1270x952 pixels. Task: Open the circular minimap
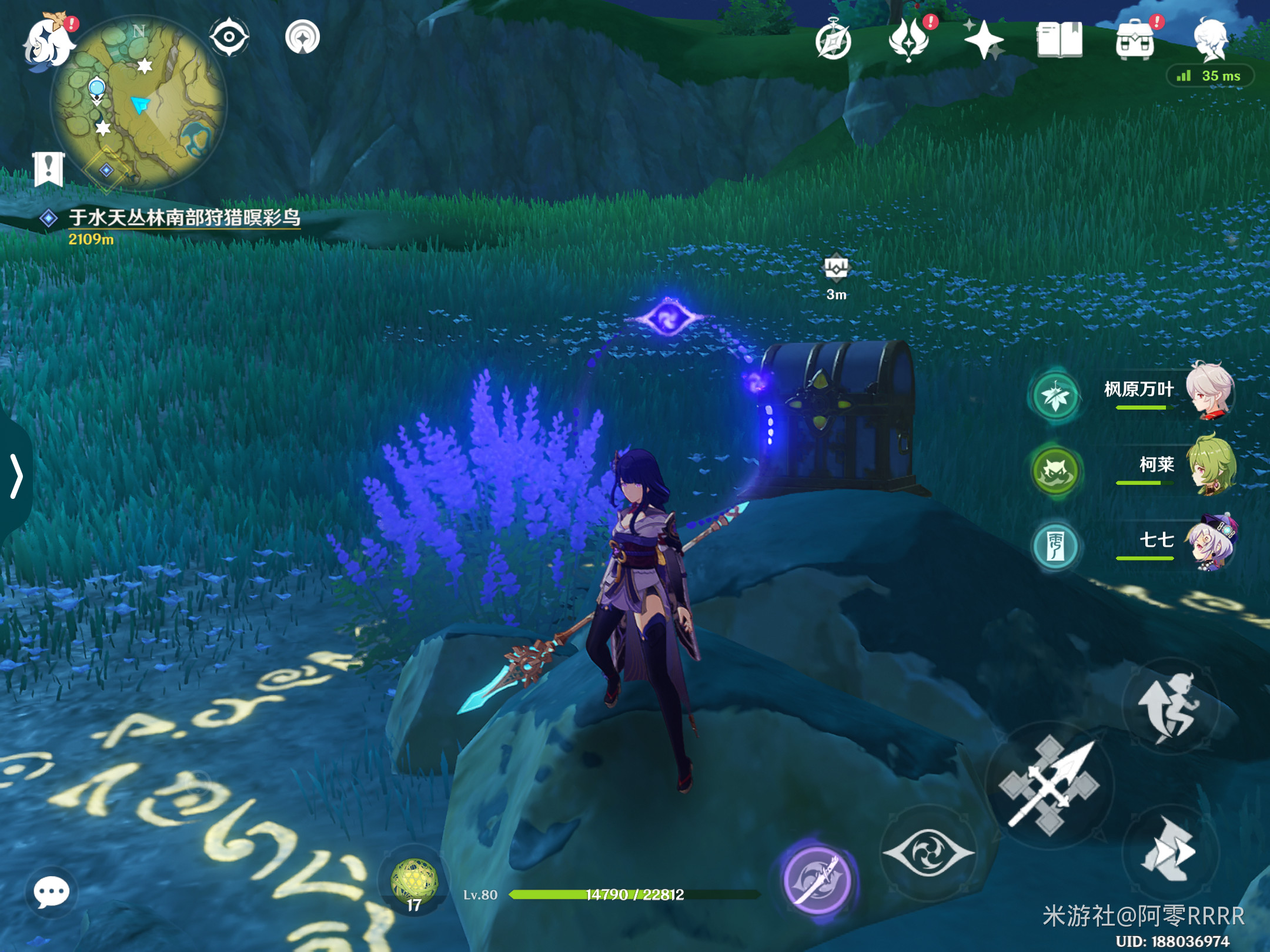[139, 103]
